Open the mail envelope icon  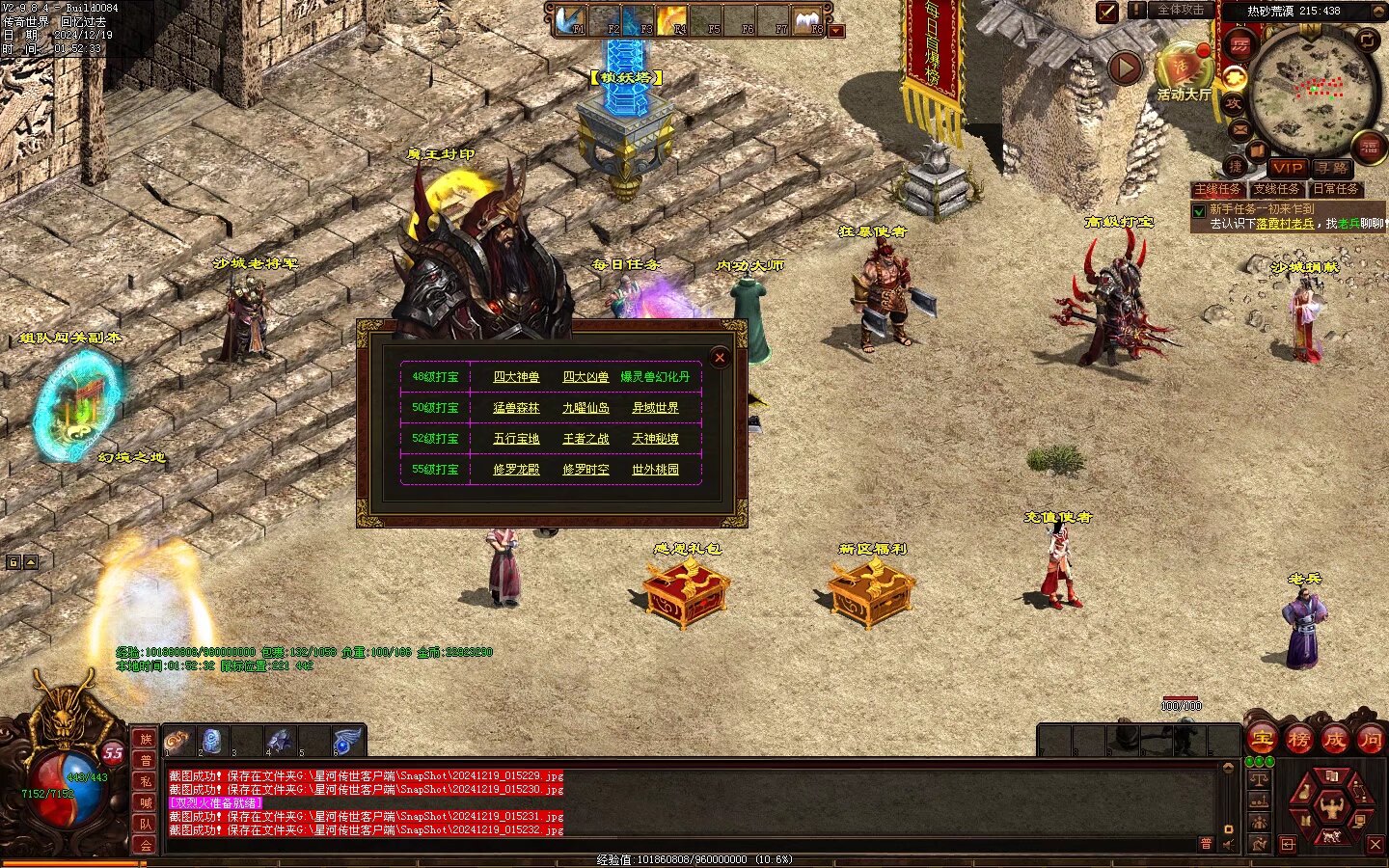click(x=1240, y=129)
